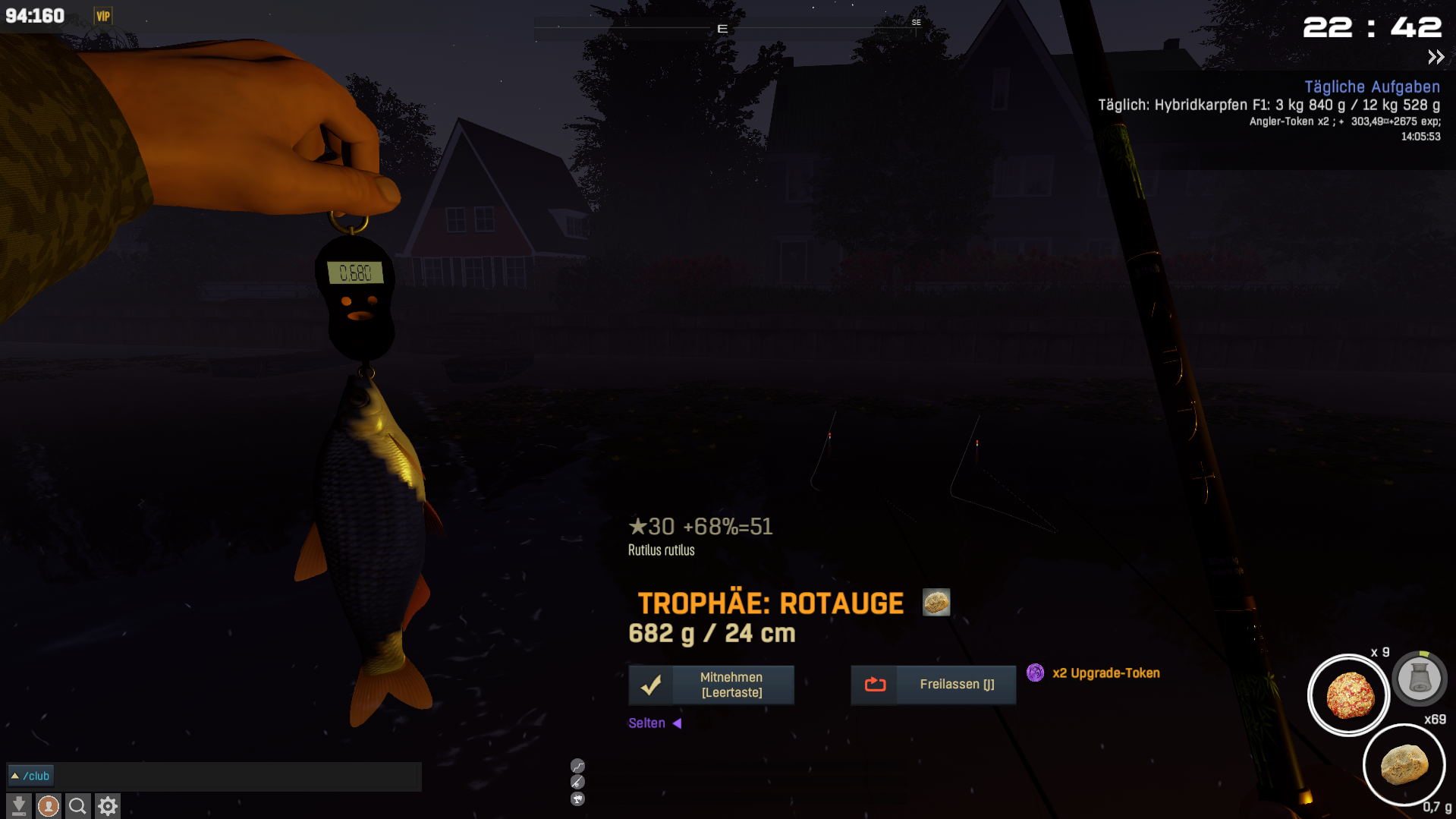1456x819 pixels.
Task: Select the red-speckled groundbait ball slot
Action: [1348, 695]
